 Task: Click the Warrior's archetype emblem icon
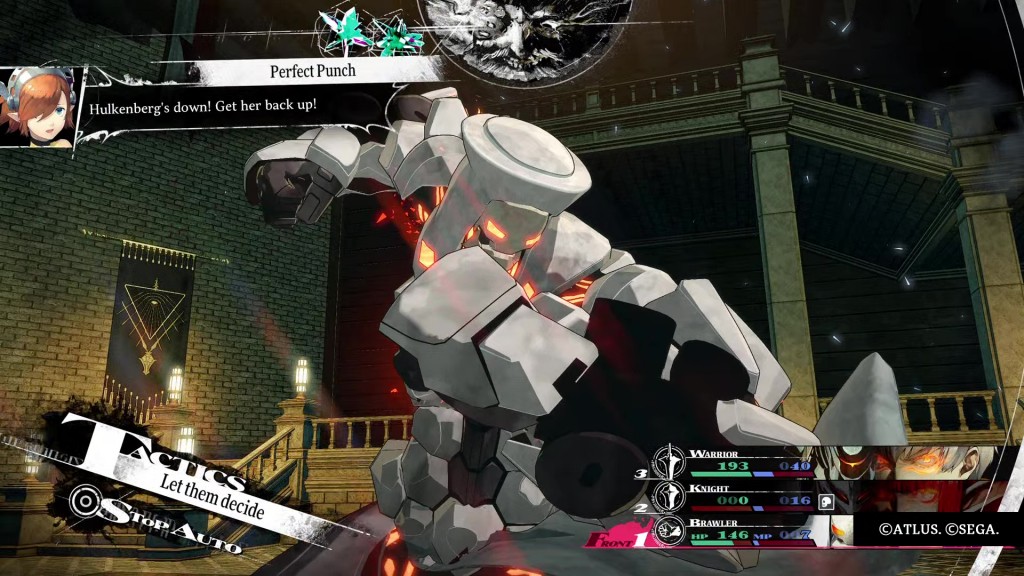pyautogui.click(x=667, y=462)
